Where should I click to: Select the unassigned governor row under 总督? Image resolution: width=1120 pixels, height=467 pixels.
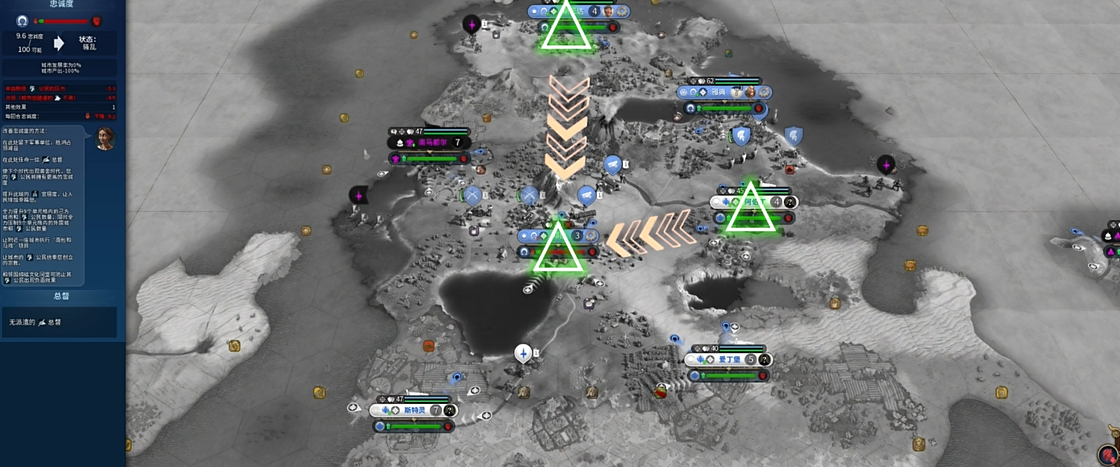58,322
